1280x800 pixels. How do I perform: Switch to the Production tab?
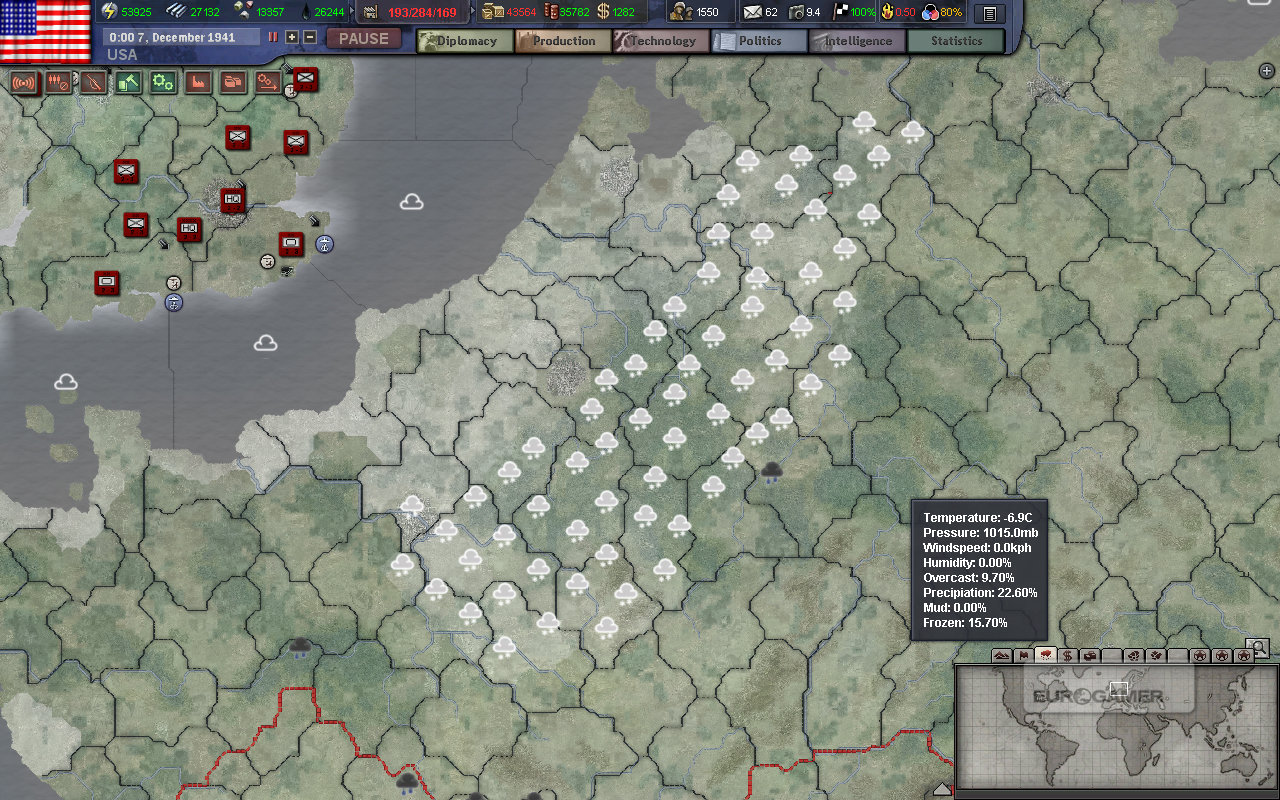(x=563, y=41)
